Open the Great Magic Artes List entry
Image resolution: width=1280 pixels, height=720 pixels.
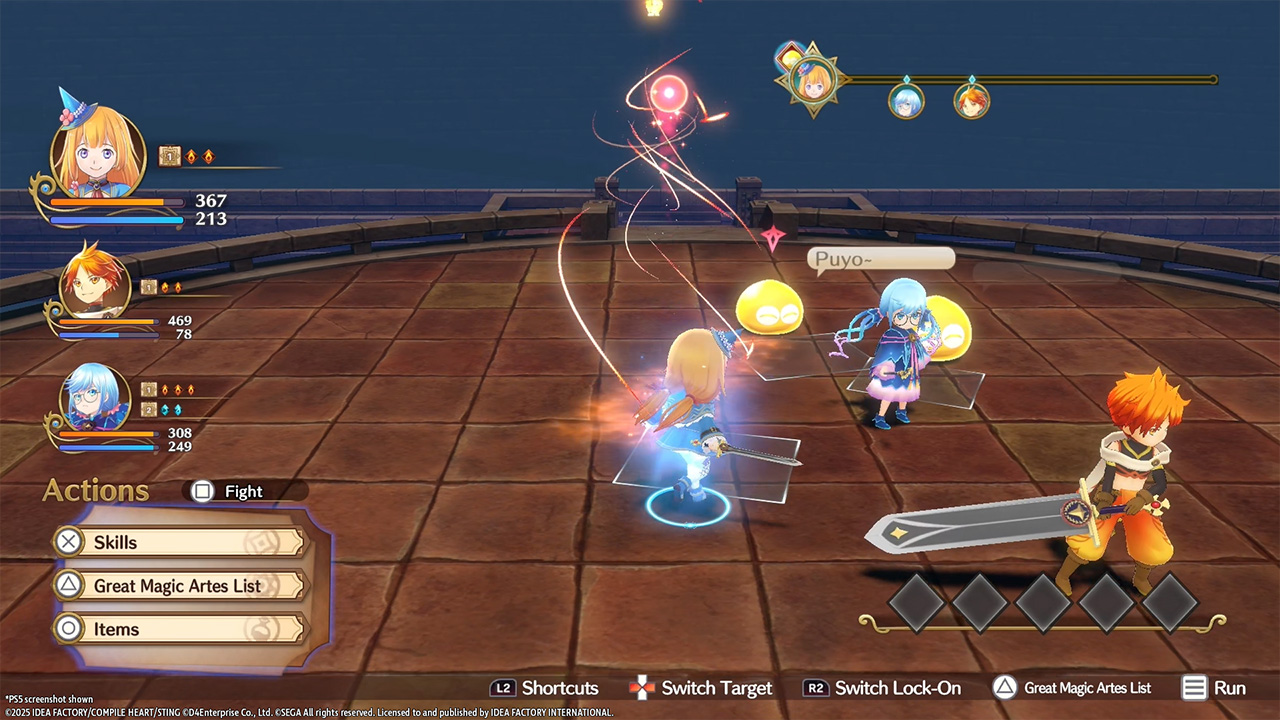[178, 586]
